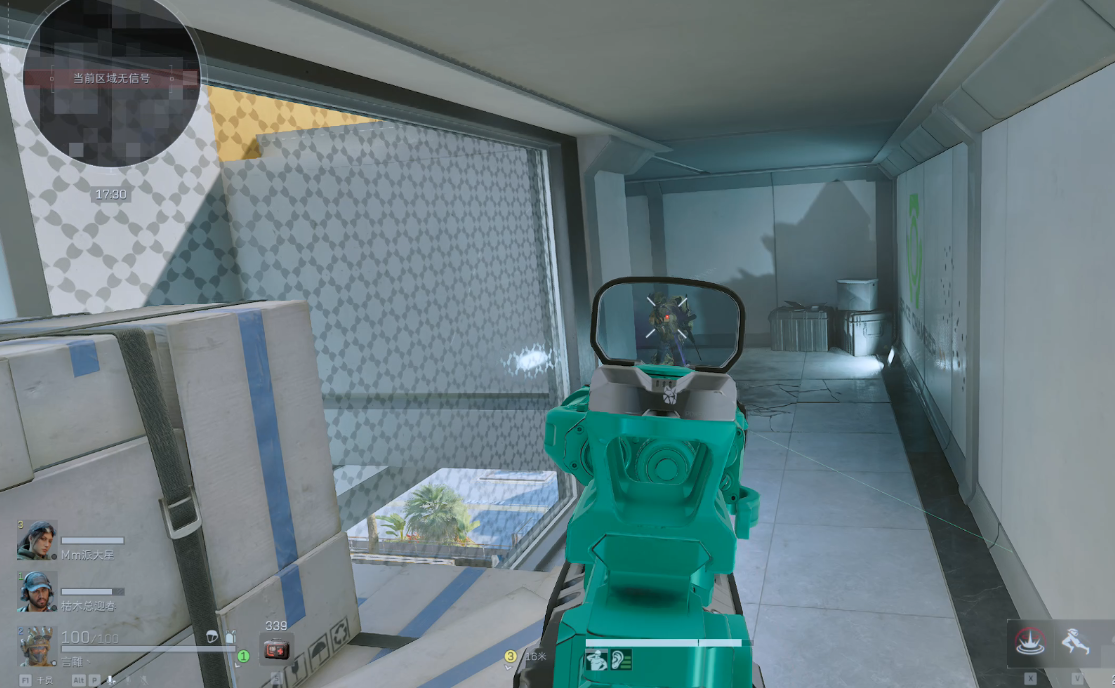Activate the red shockwave ability icon

[1031, 641]
